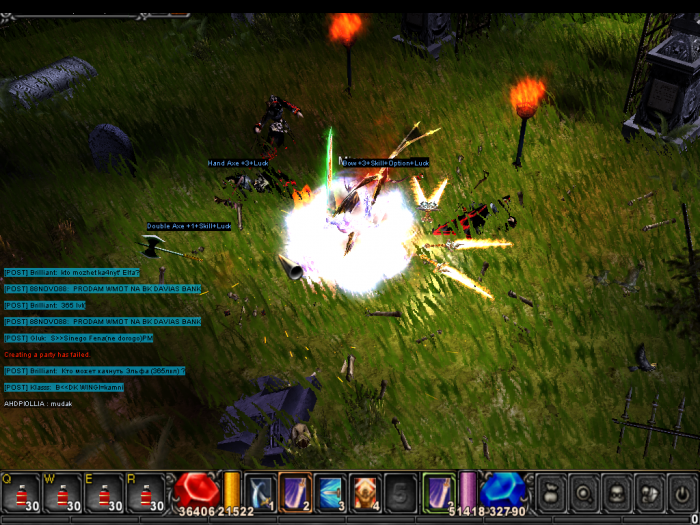
Task: Open the magnifier search button
Action: (584, 493)
